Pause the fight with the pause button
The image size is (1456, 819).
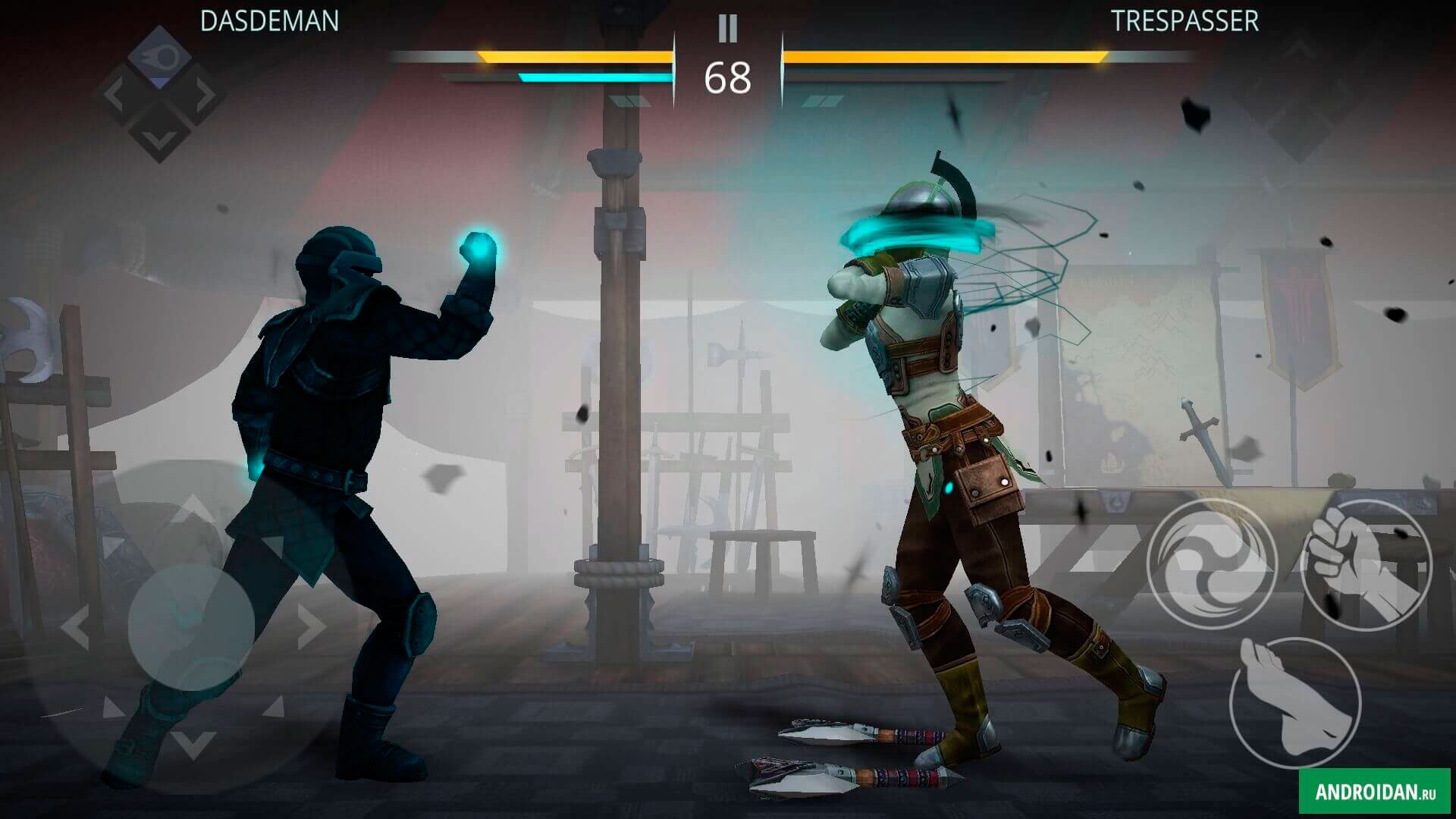pos(727,29)
